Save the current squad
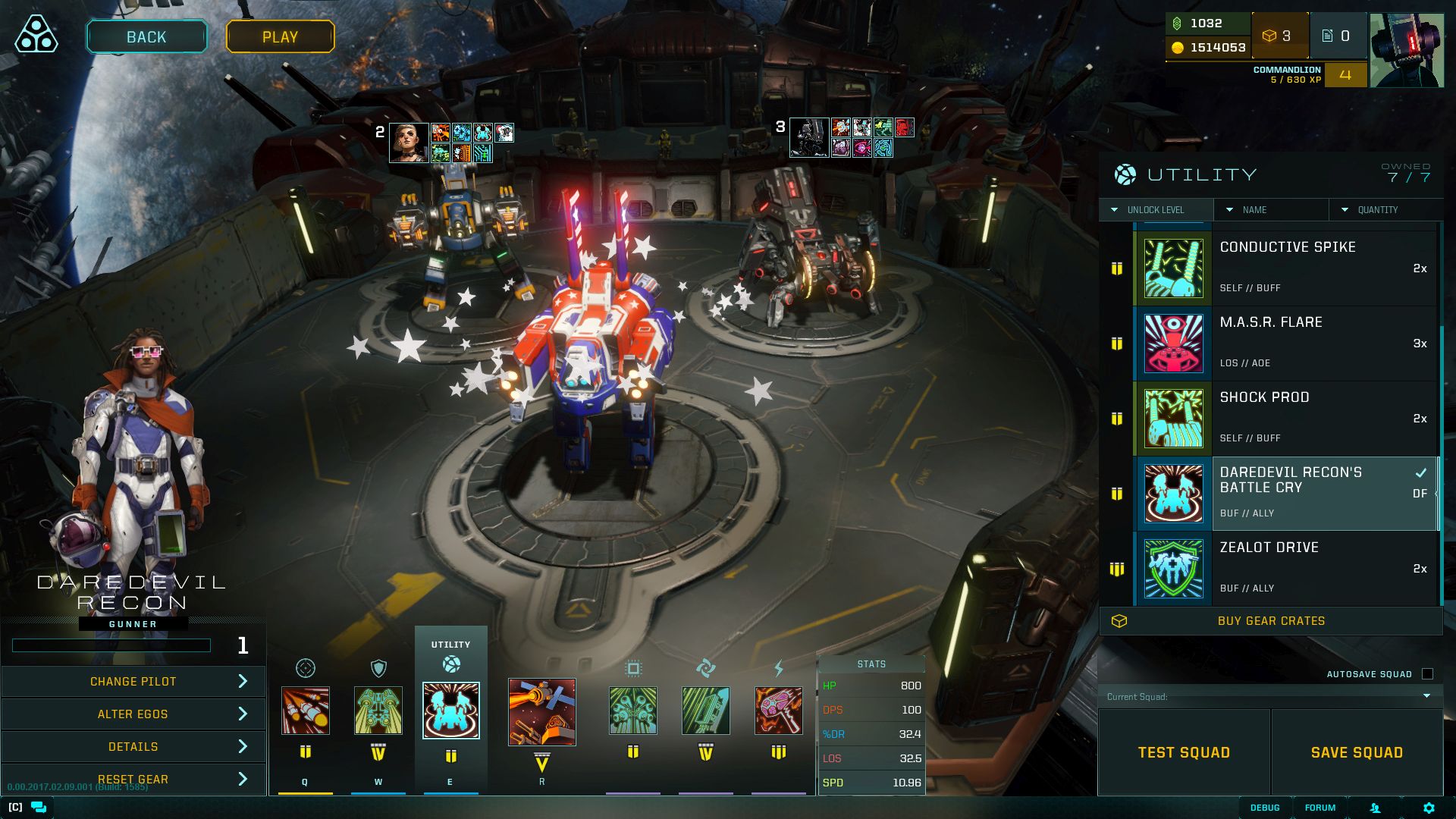Image resolution: width=1456 pixels, height=819 pixels. (1357, 752)
